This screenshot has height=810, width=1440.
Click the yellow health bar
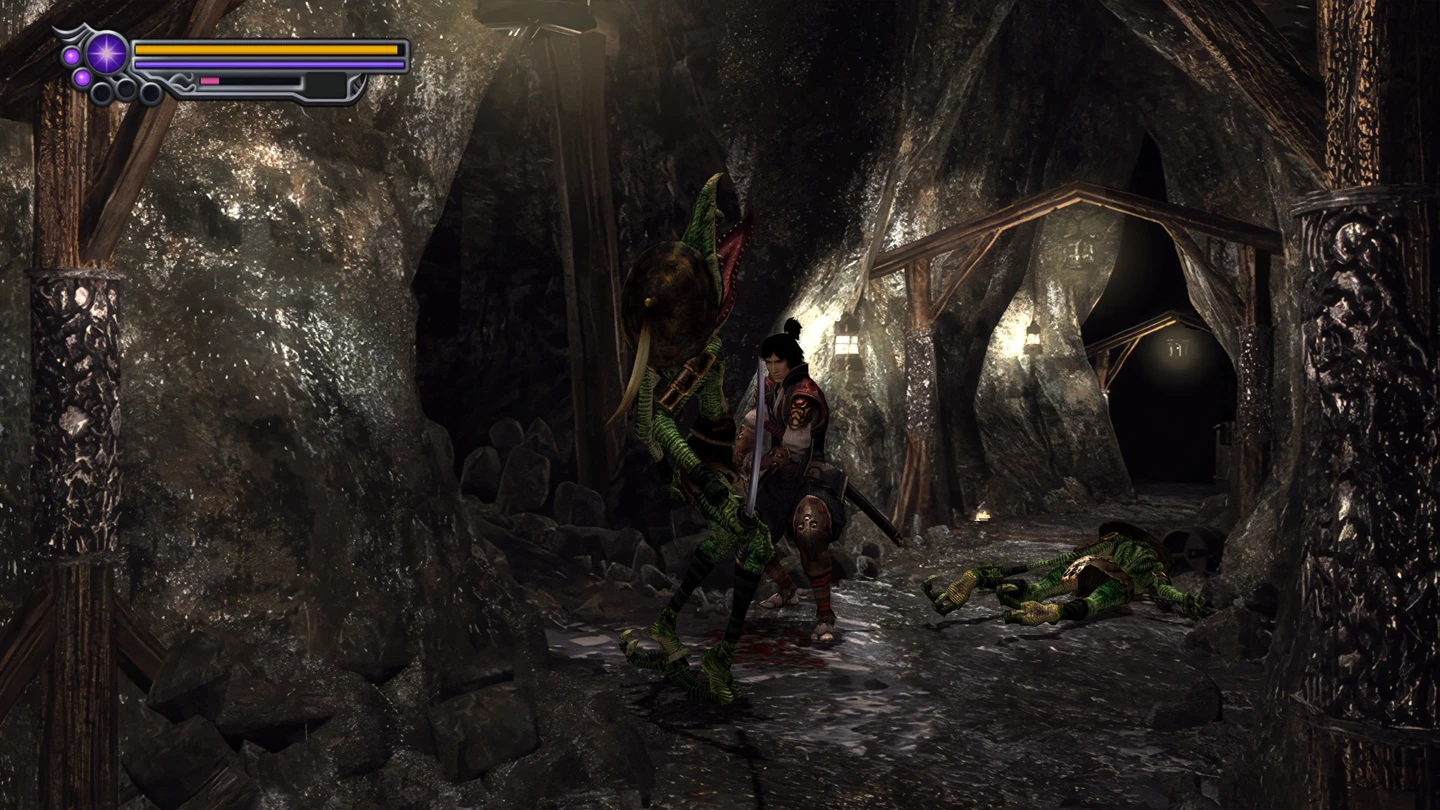coord(266,48)
